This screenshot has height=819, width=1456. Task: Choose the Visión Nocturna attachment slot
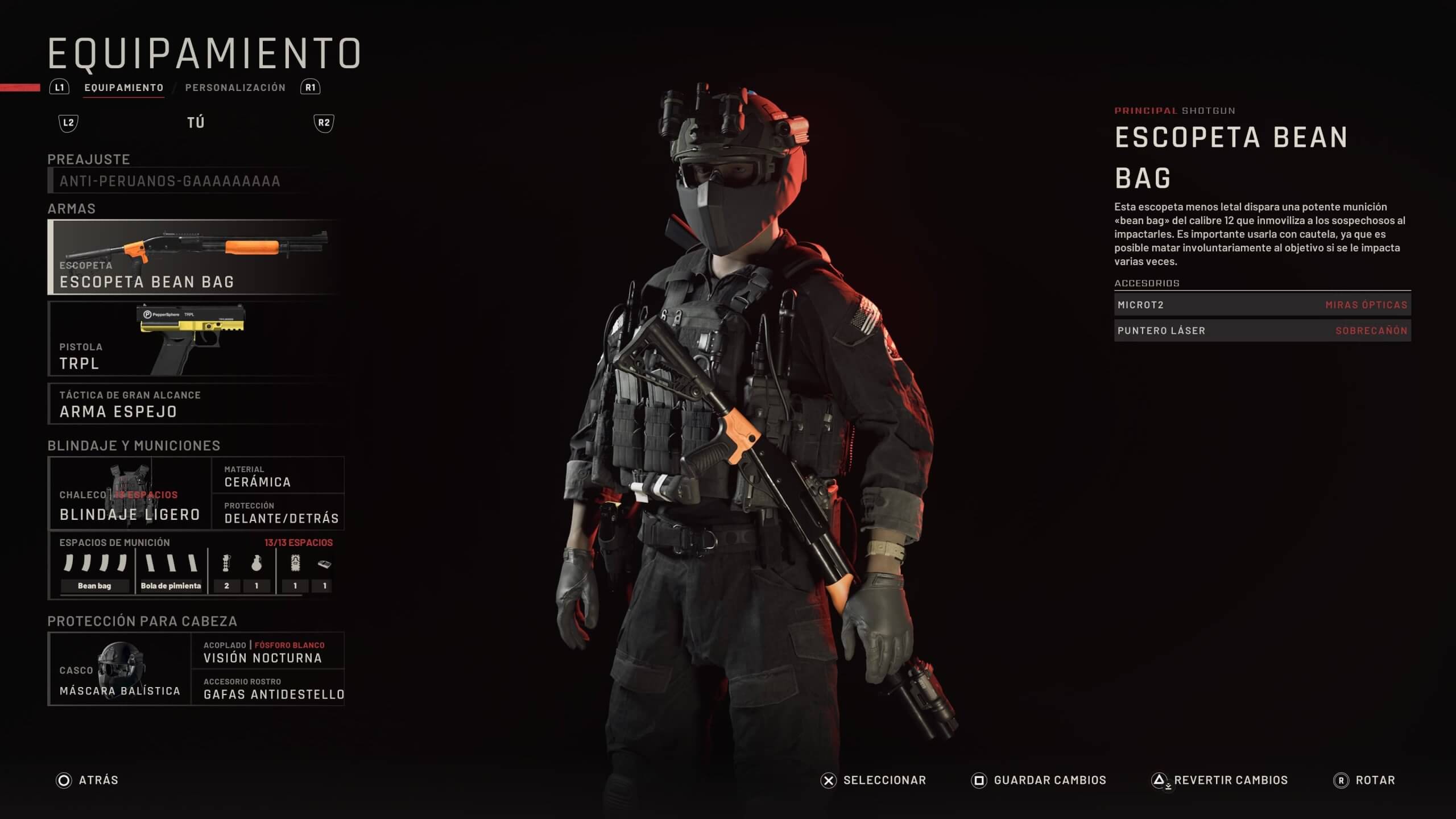[267, 651]
